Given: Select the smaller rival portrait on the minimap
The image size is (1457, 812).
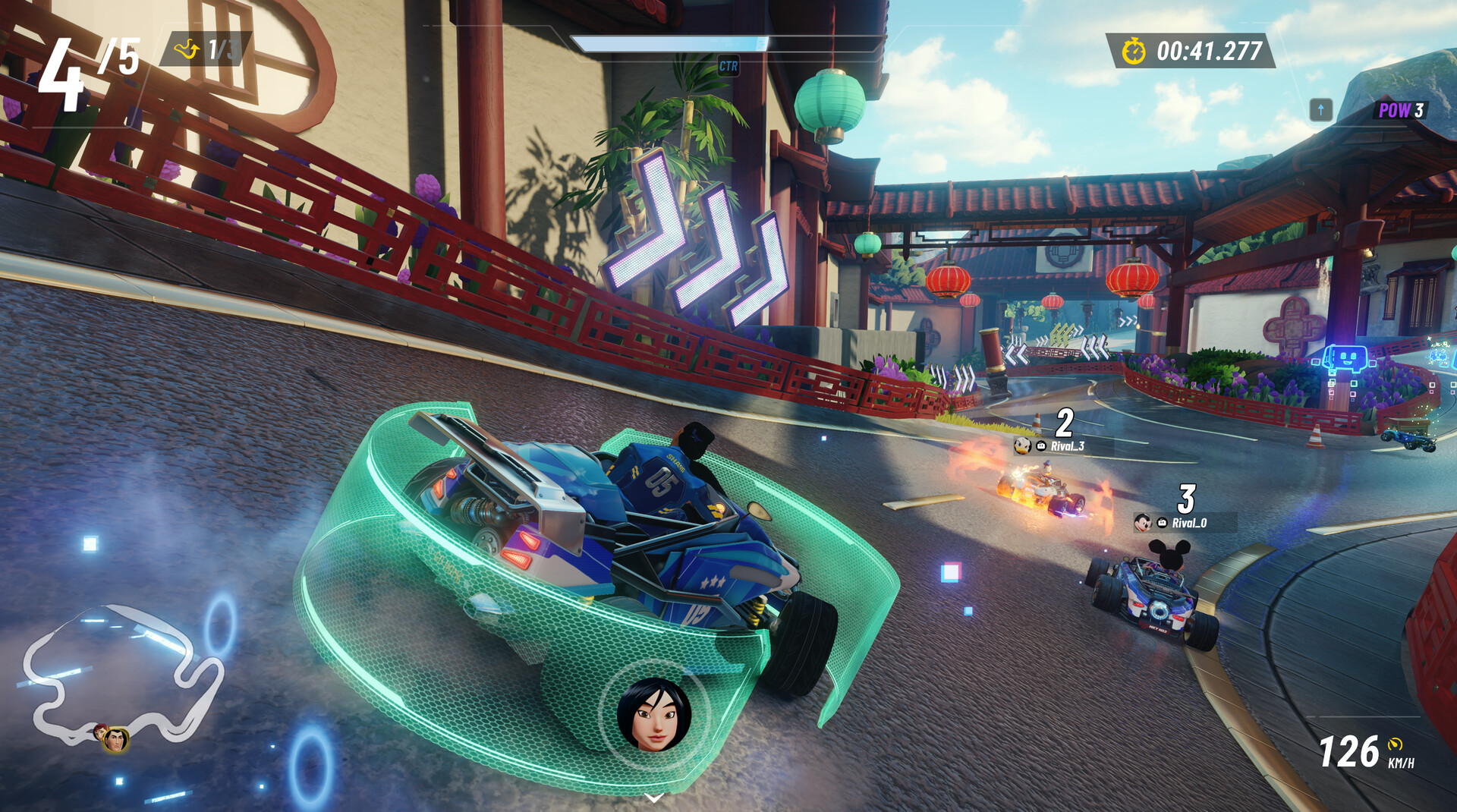Looking at the screenshot, I should click(101, 732).
